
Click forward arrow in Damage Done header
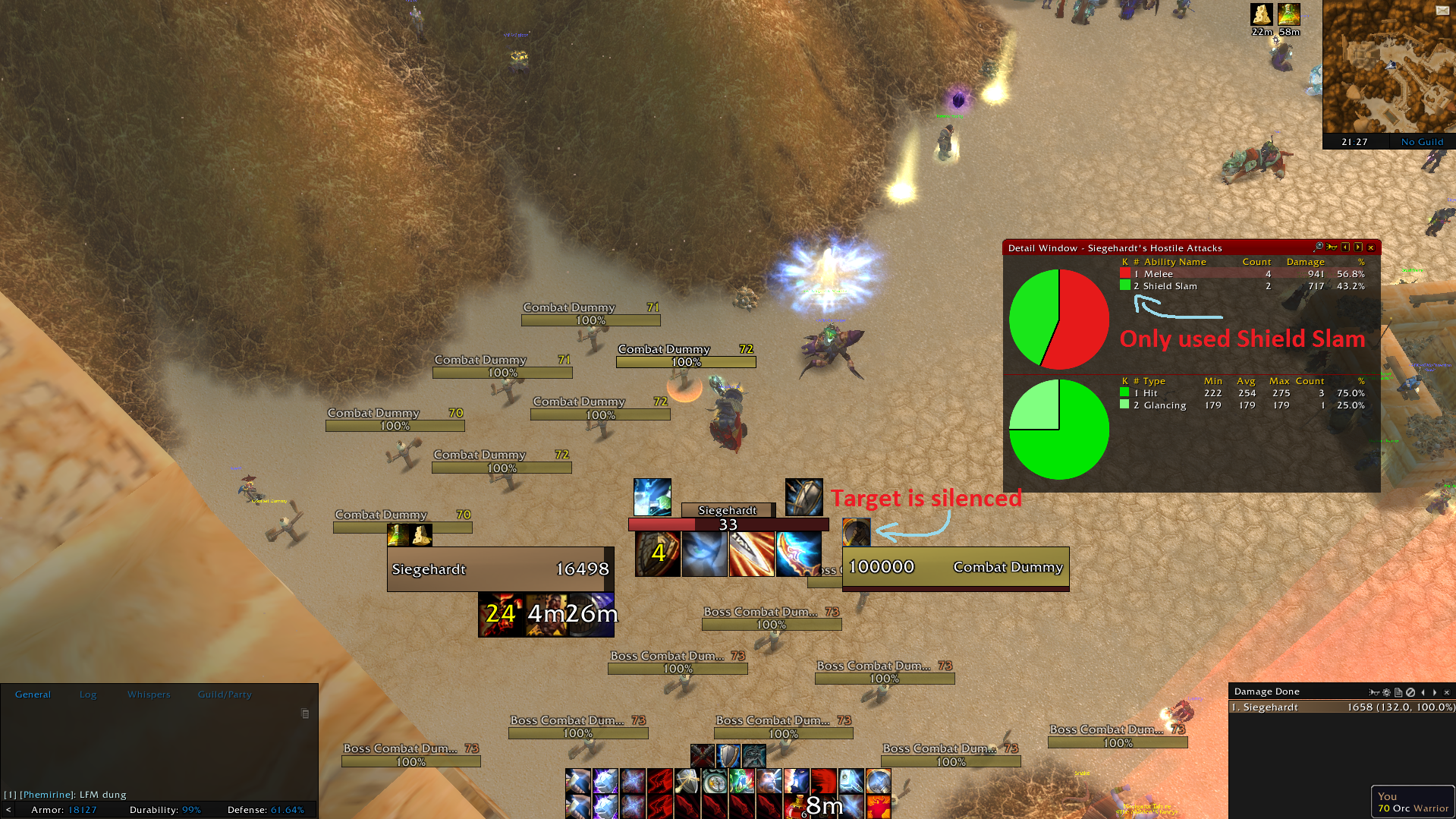[1435, 691]
